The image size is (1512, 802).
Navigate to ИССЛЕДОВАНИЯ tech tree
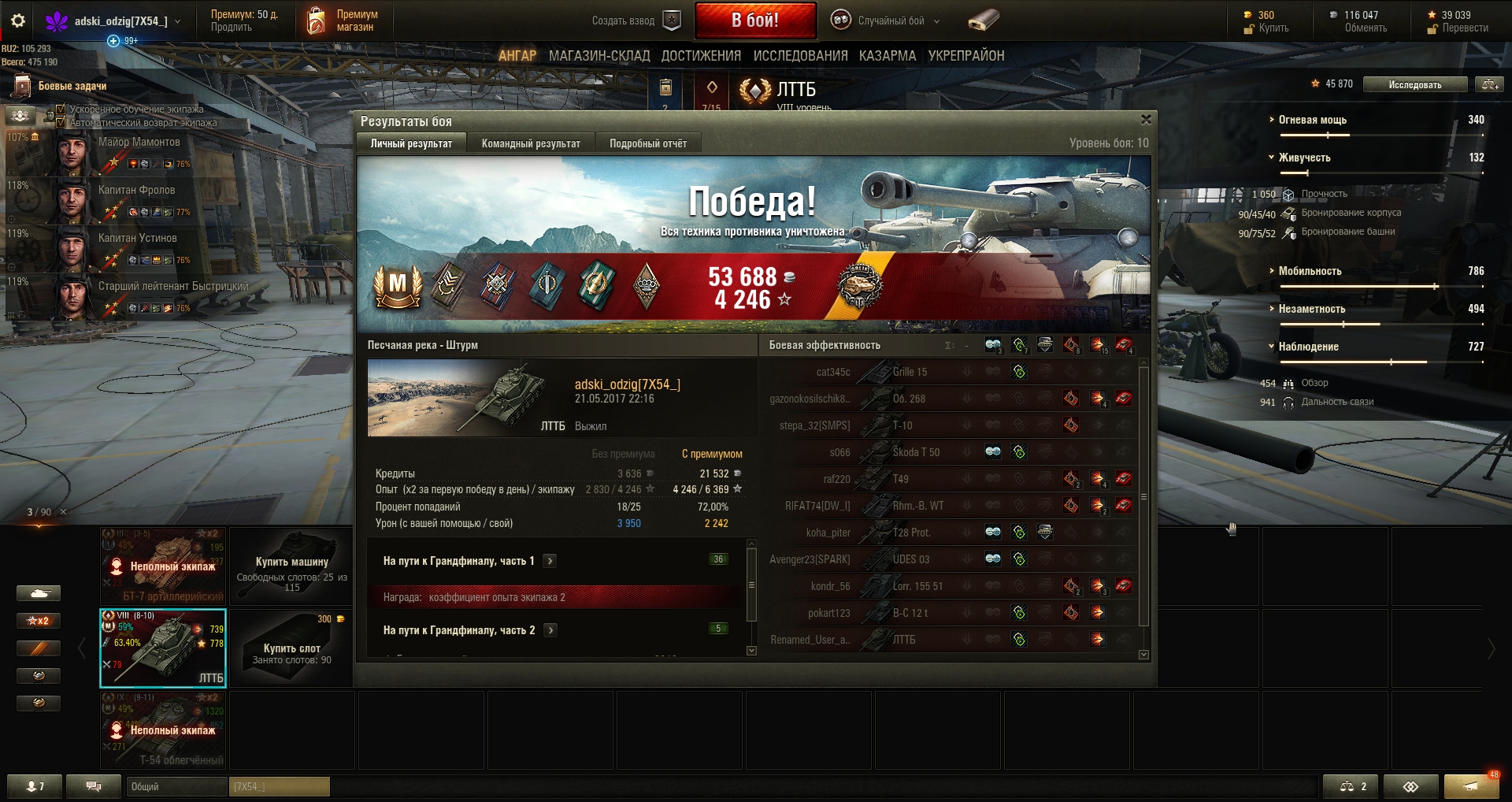coord(800,56)
